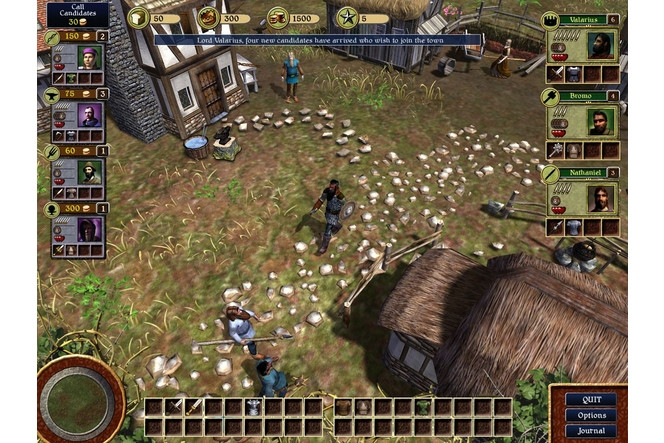This screenshot has height=443, width=664.
Task: Click the Call Candidates button
Action: (x=76, y=15)
